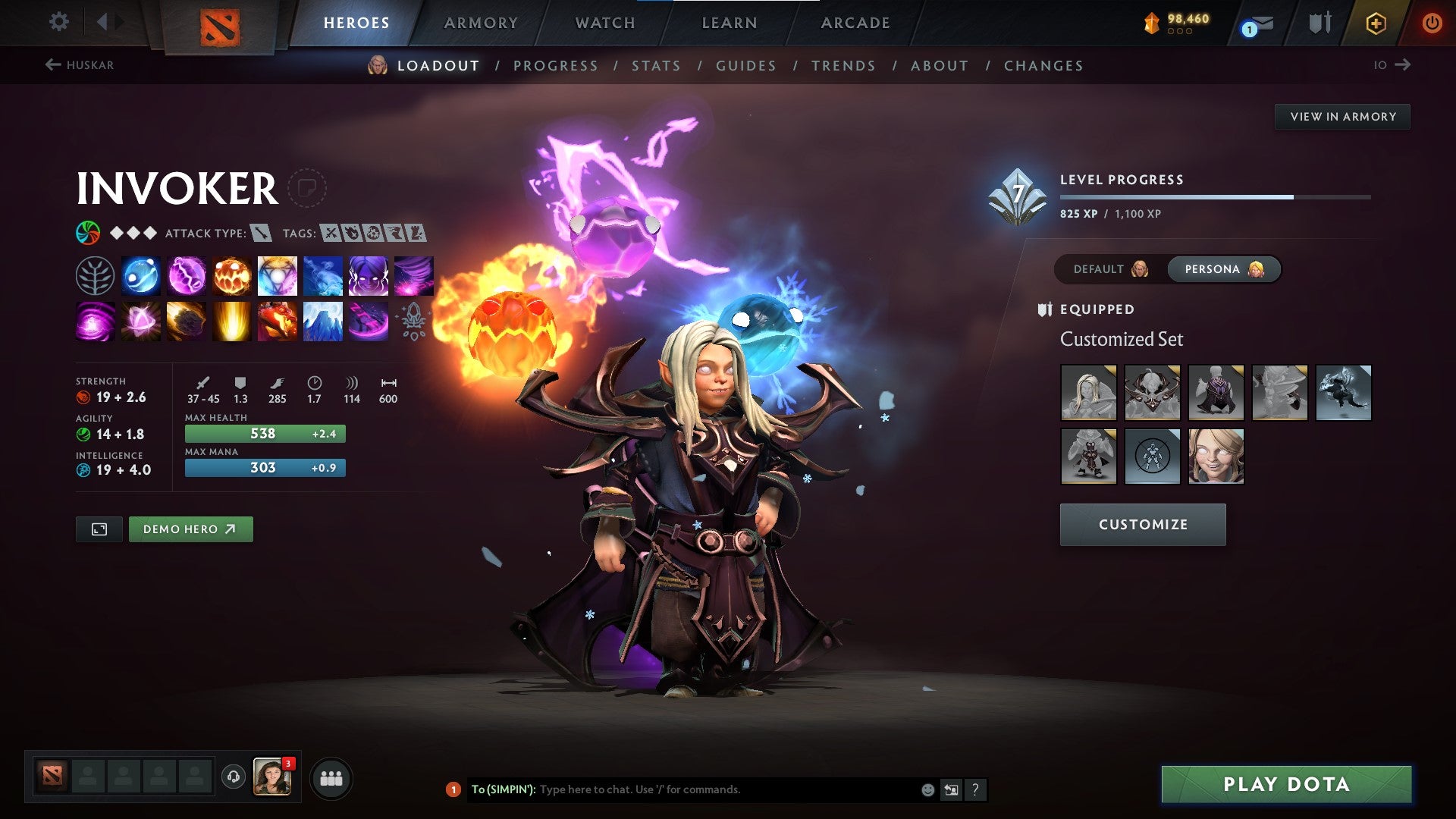Open Invoker's talent tree icon
1456x819 pixels.
[x=96, y=275]
